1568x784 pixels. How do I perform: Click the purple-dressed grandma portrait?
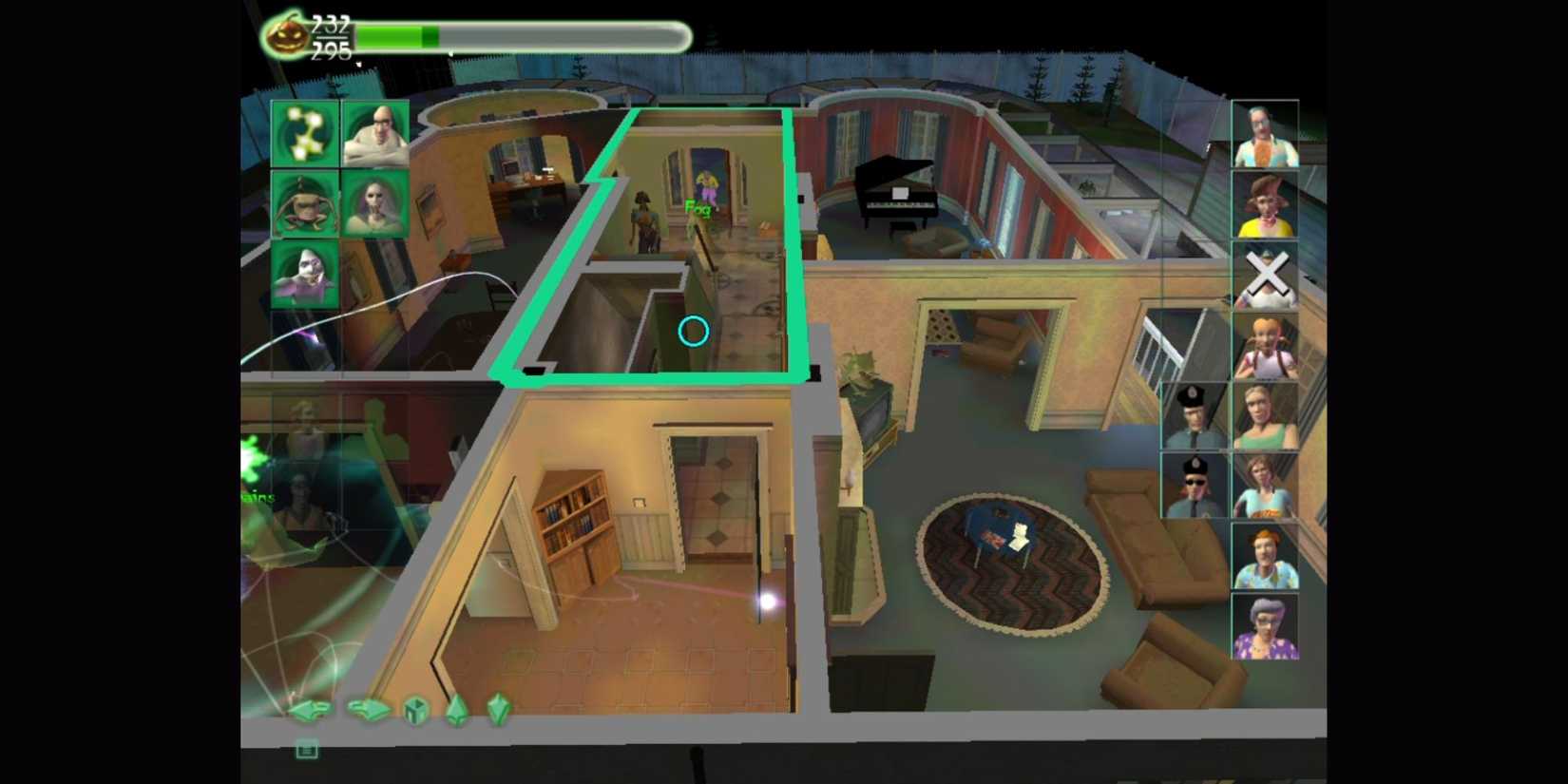(1266, 624)
